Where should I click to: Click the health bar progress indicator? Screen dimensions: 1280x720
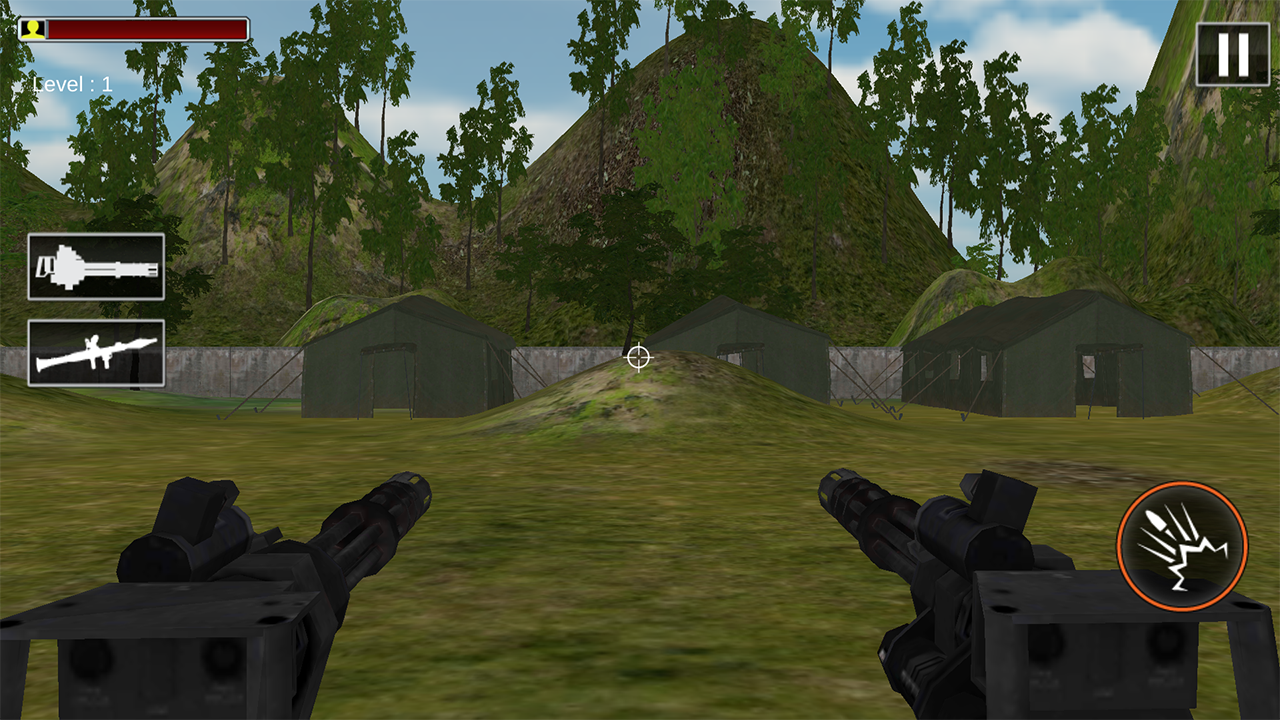145,27
